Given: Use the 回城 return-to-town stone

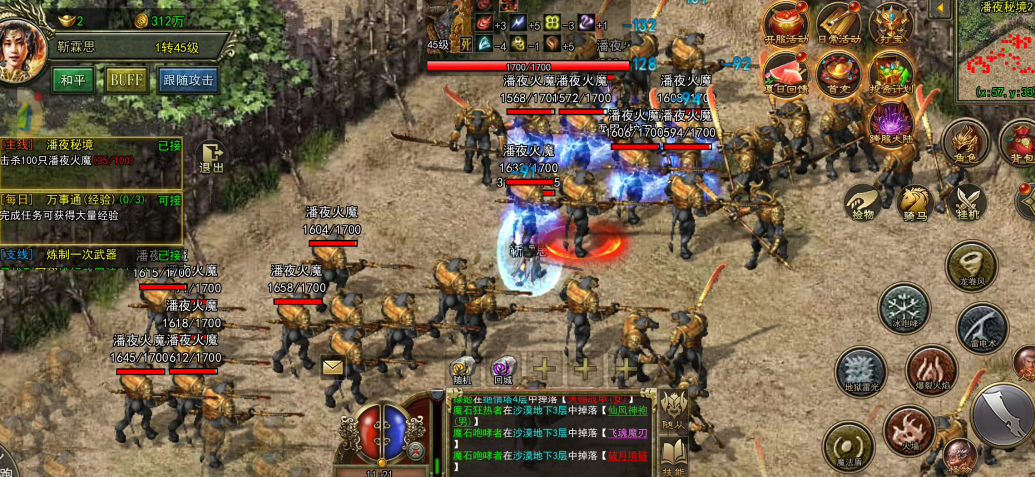Looking at the screenshot, I should tap(502, 370).
